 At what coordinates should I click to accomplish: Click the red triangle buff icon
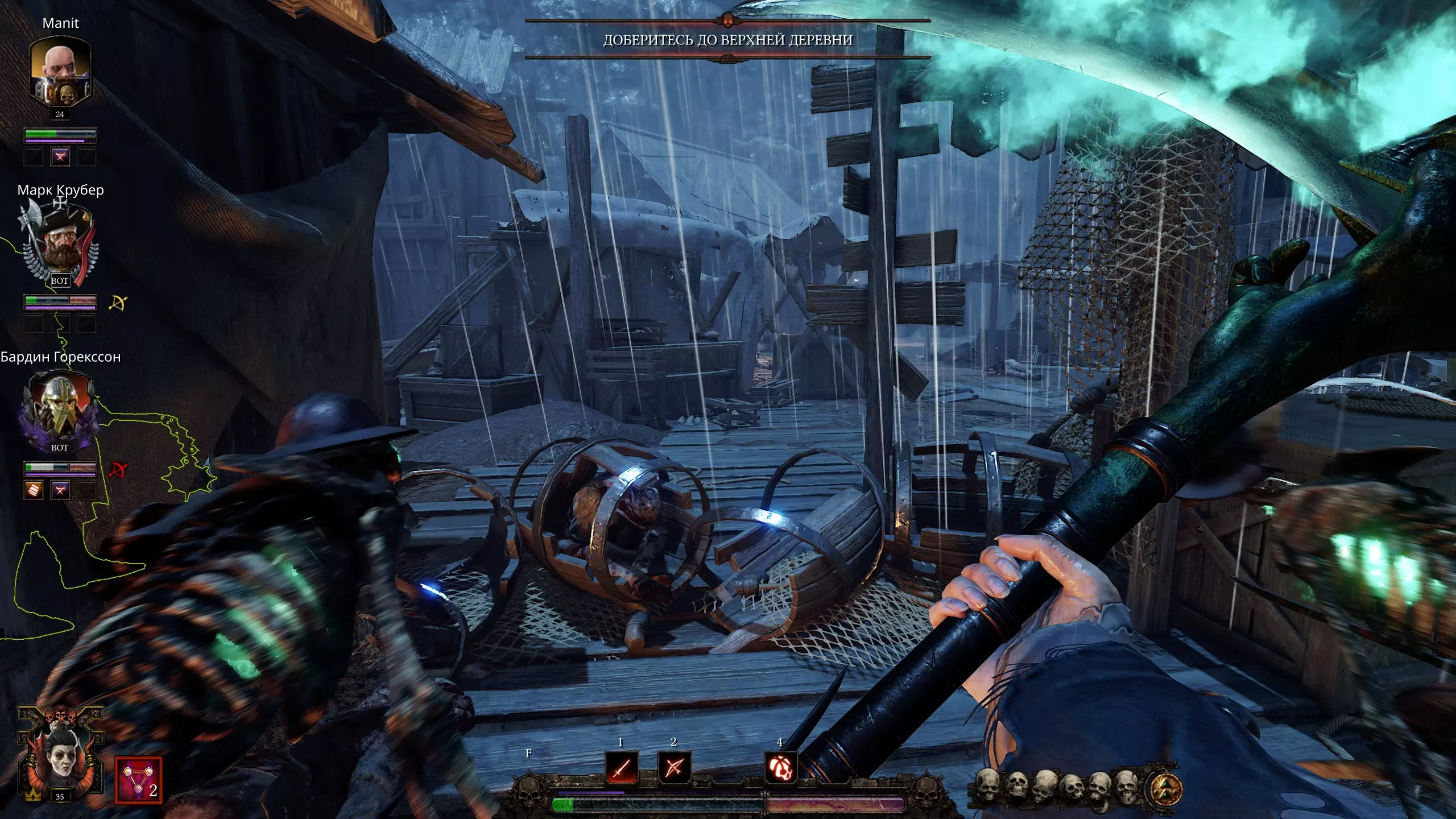[x=138, y=780]
